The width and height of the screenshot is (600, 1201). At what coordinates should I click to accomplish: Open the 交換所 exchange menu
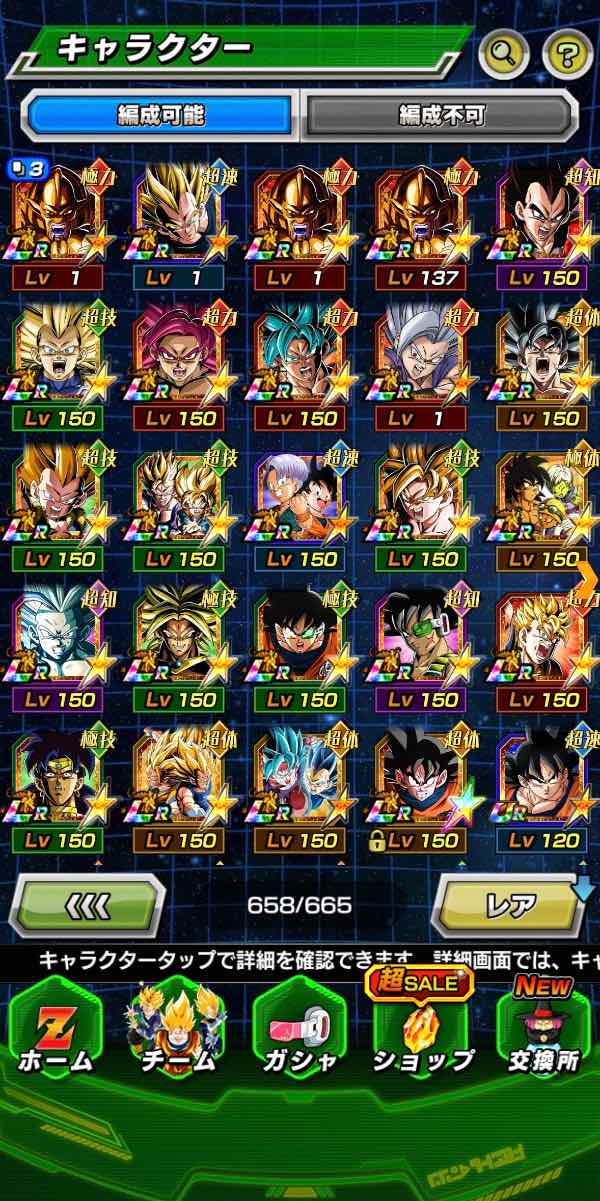click(x=544, y=1030)
